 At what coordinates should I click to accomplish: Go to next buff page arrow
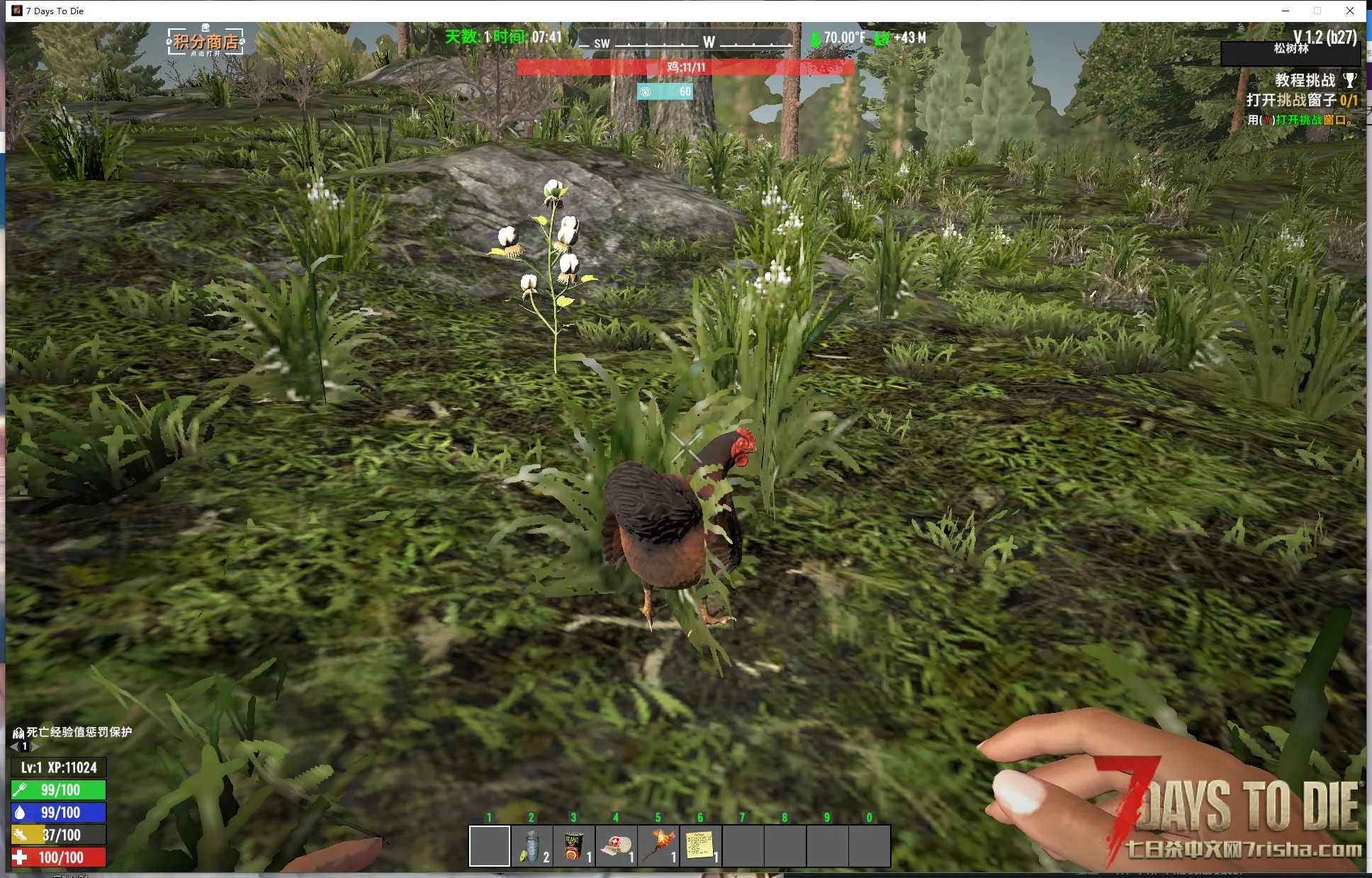pos(35,746)
